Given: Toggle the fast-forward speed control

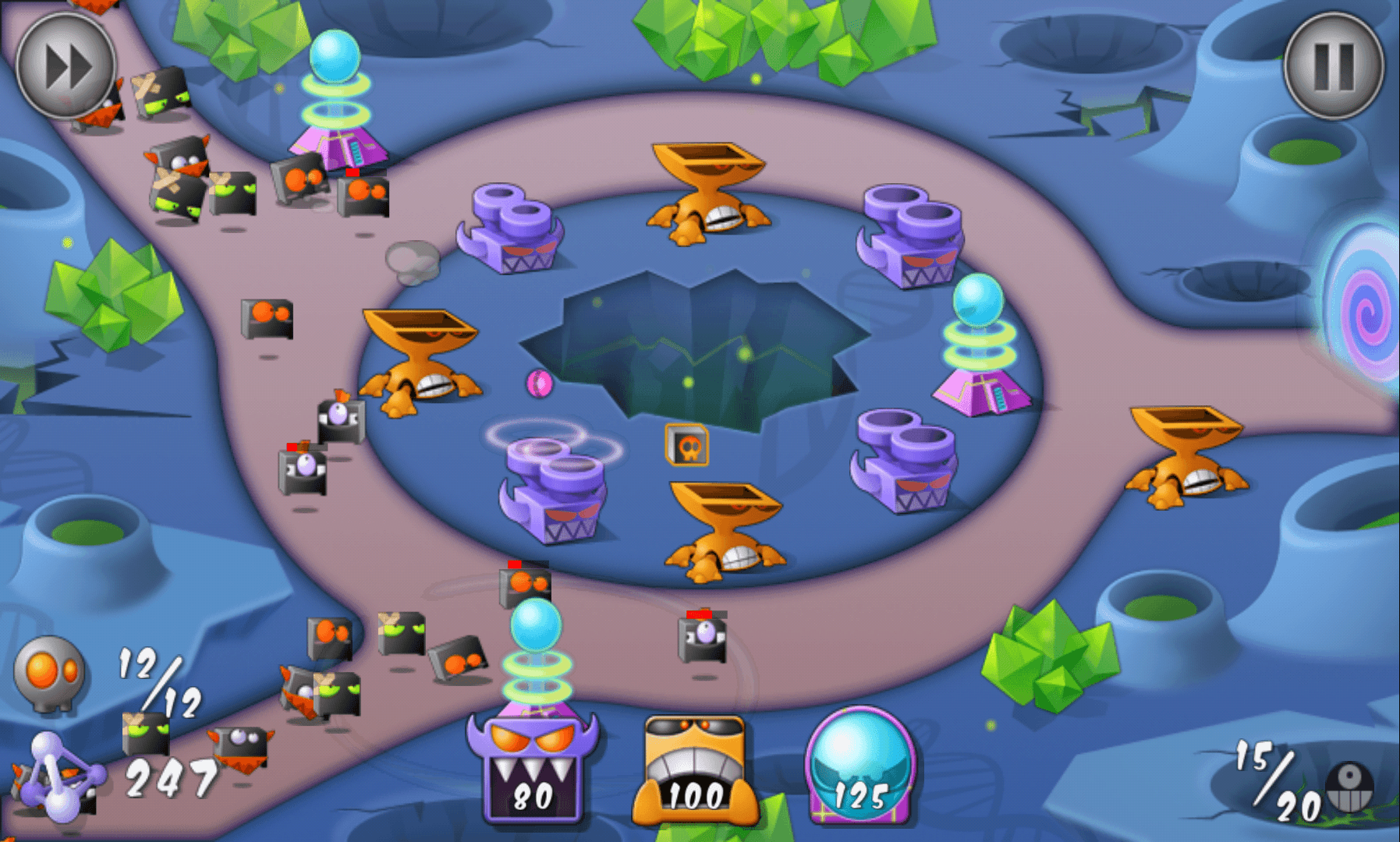Looking at the screenshot, I should 66,66.
